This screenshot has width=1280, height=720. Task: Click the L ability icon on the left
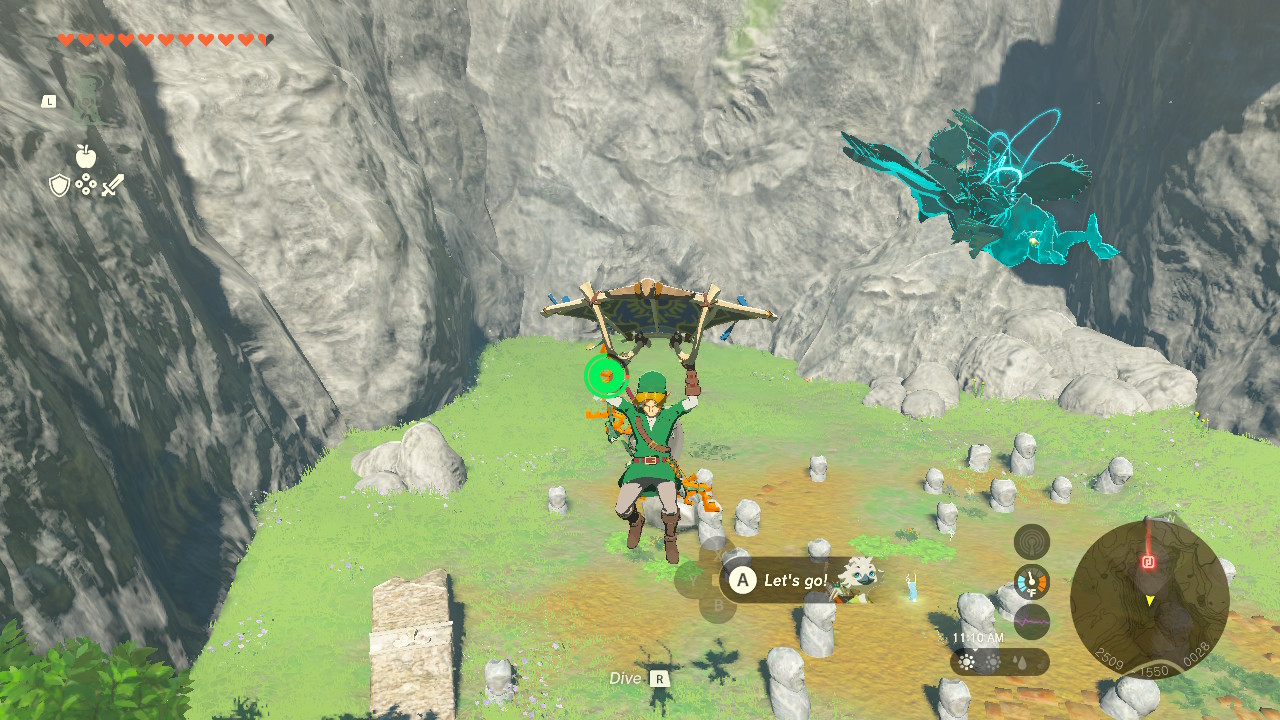click(51, 101)
